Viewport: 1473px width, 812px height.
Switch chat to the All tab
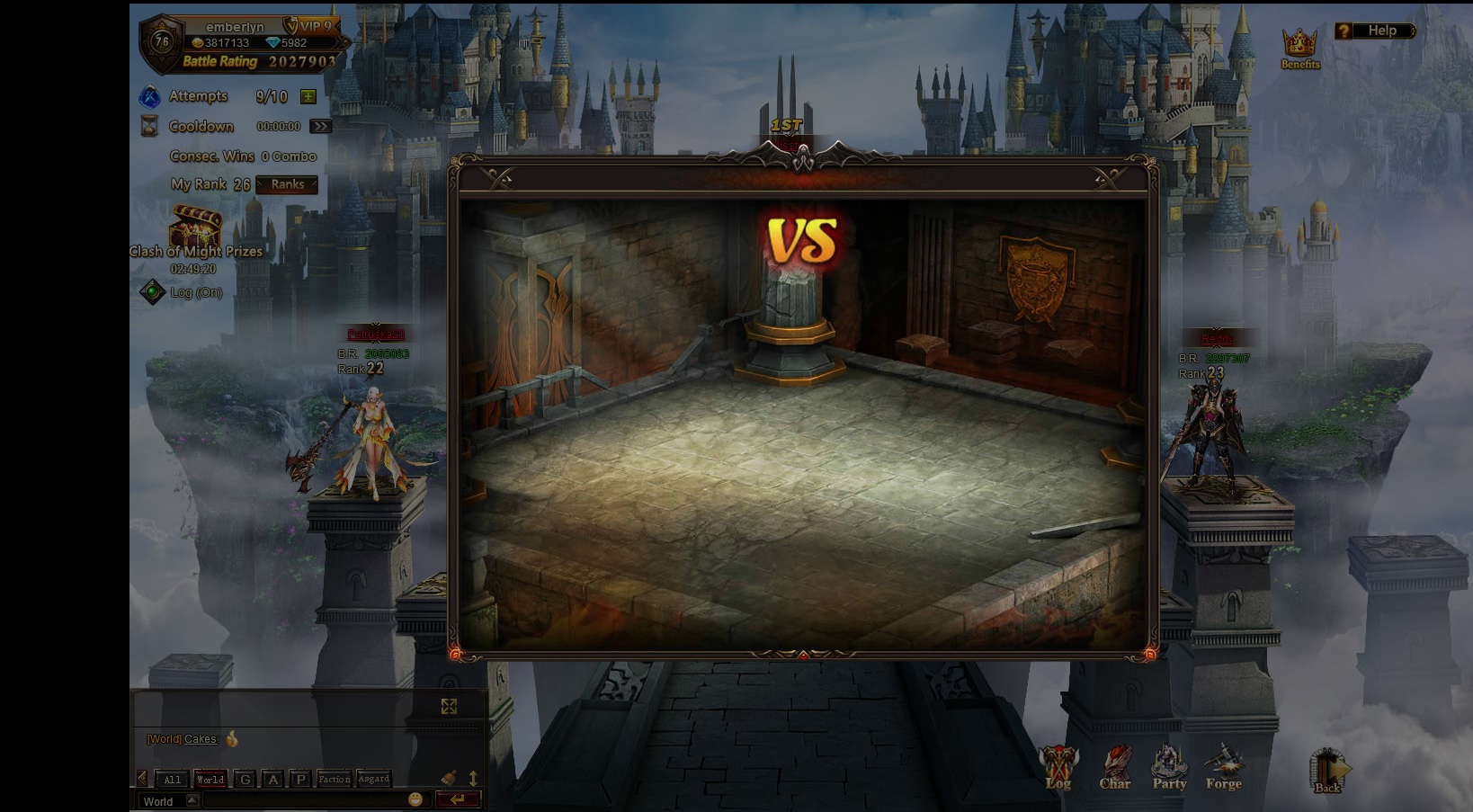tap(173, 780)
